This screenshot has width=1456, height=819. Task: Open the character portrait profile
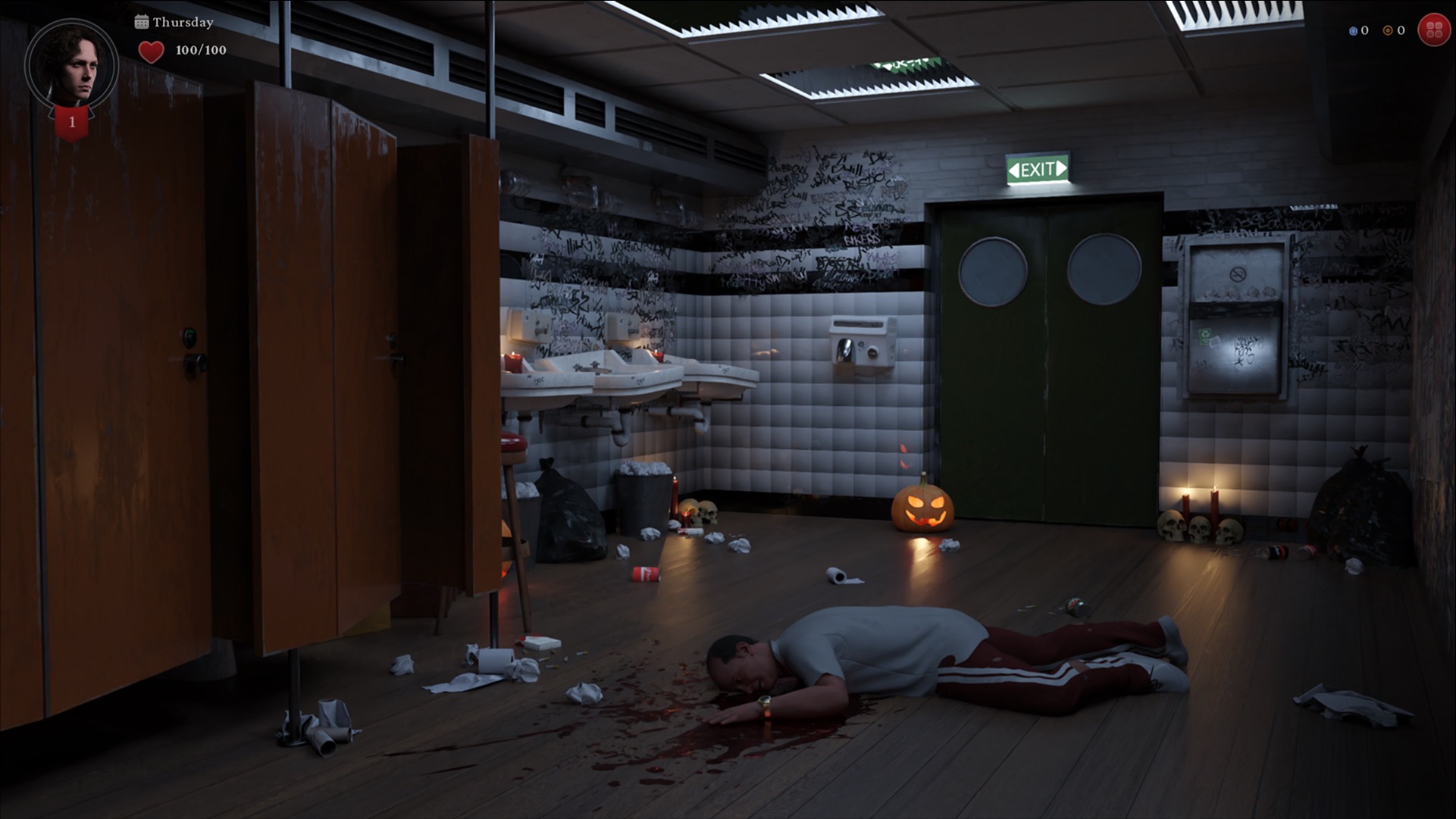point(71,66)
